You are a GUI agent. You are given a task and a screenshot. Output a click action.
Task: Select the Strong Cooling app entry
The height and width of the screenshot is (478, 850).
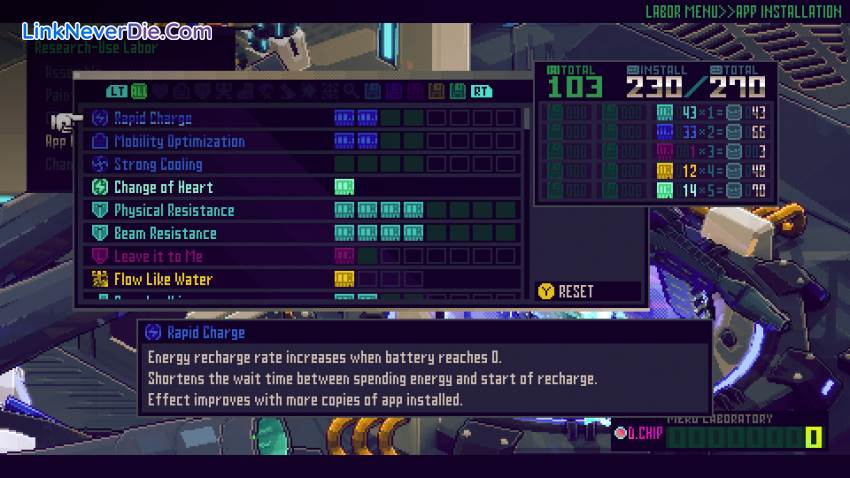pyautogui.click(x=157, y=164)
